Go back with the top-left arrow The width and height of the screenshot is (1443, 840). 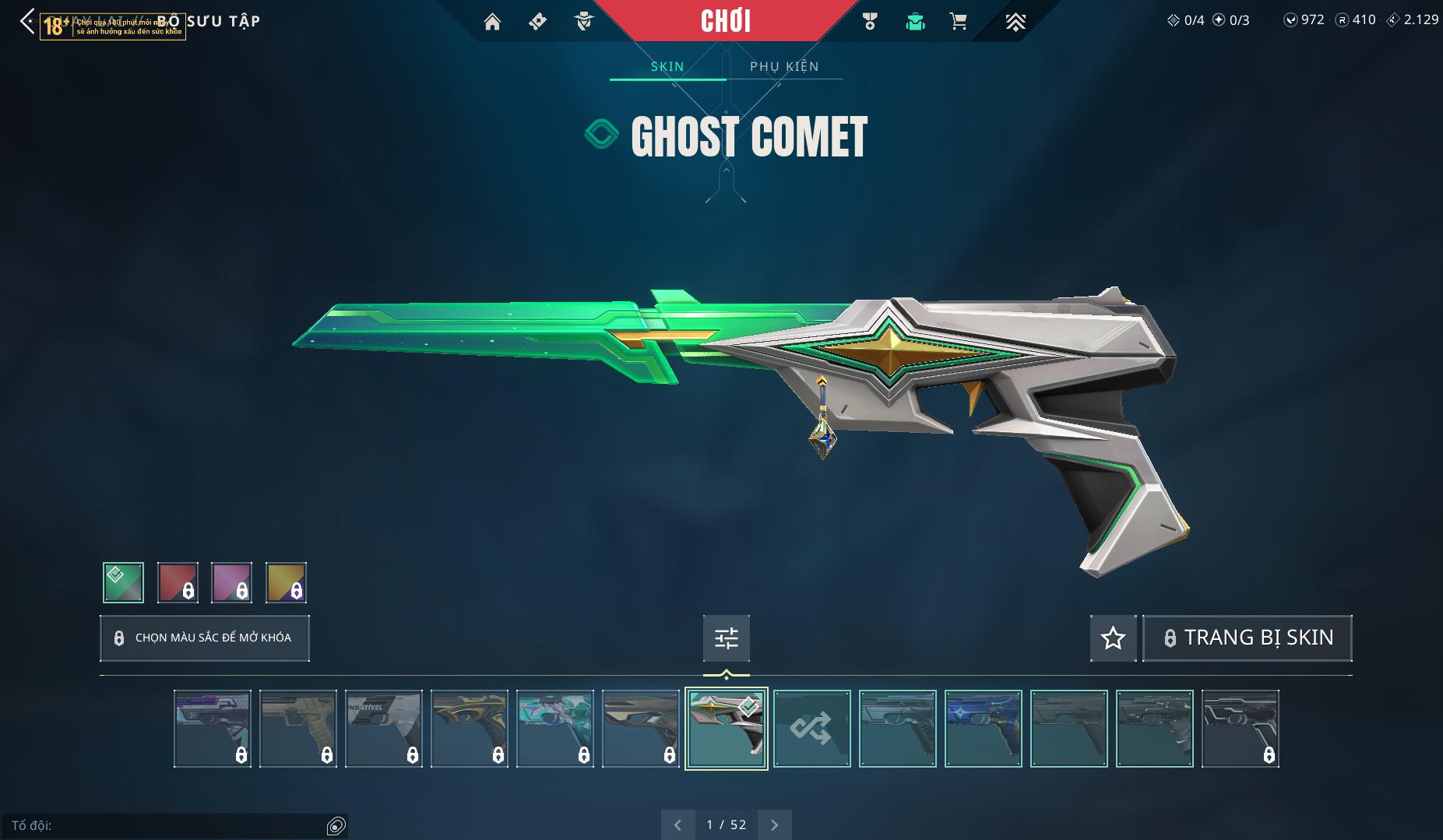click(27, 22)
